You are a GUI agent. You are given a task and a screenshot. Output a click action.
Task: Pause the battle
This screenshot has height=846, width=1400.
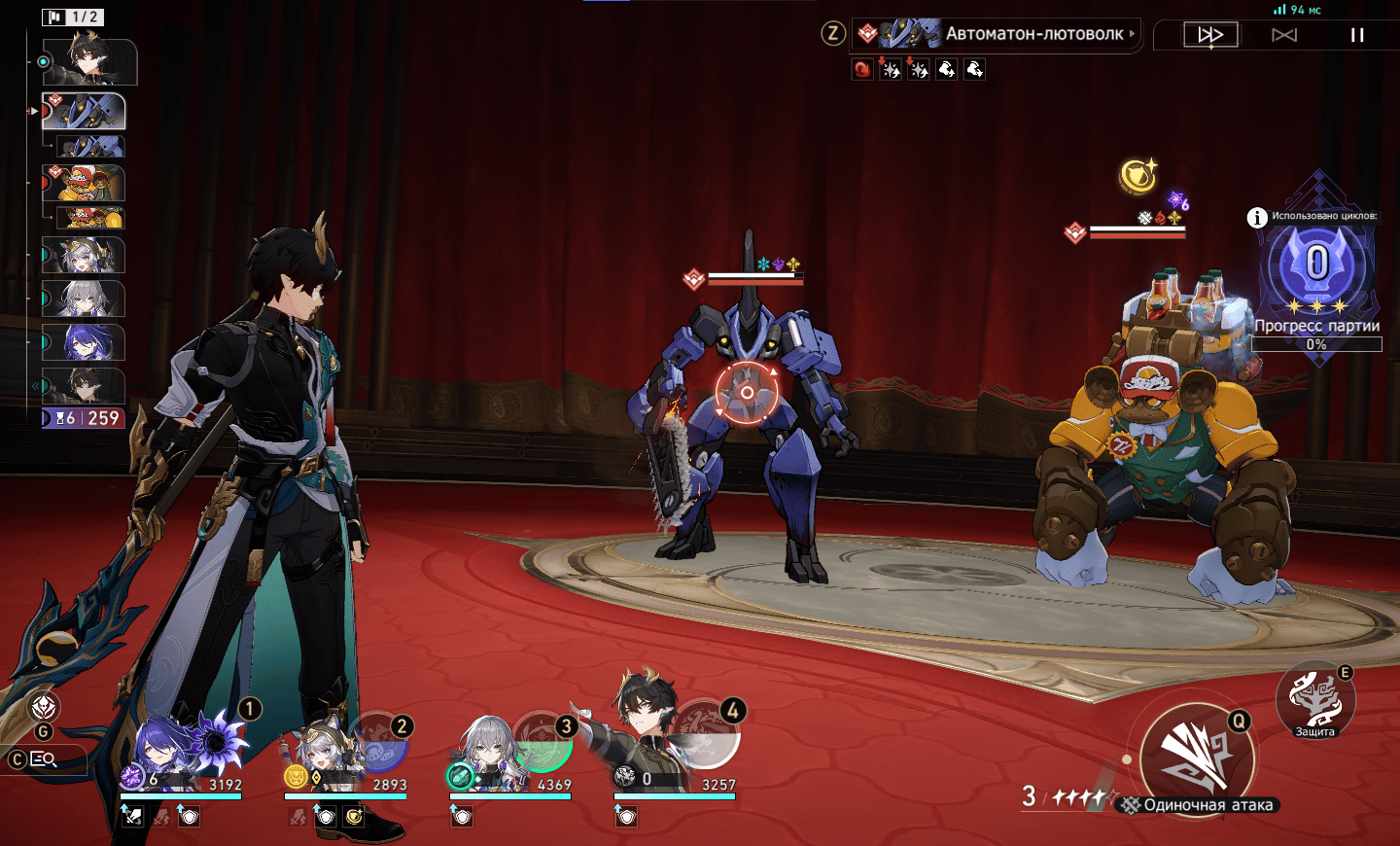[1357, 35]
